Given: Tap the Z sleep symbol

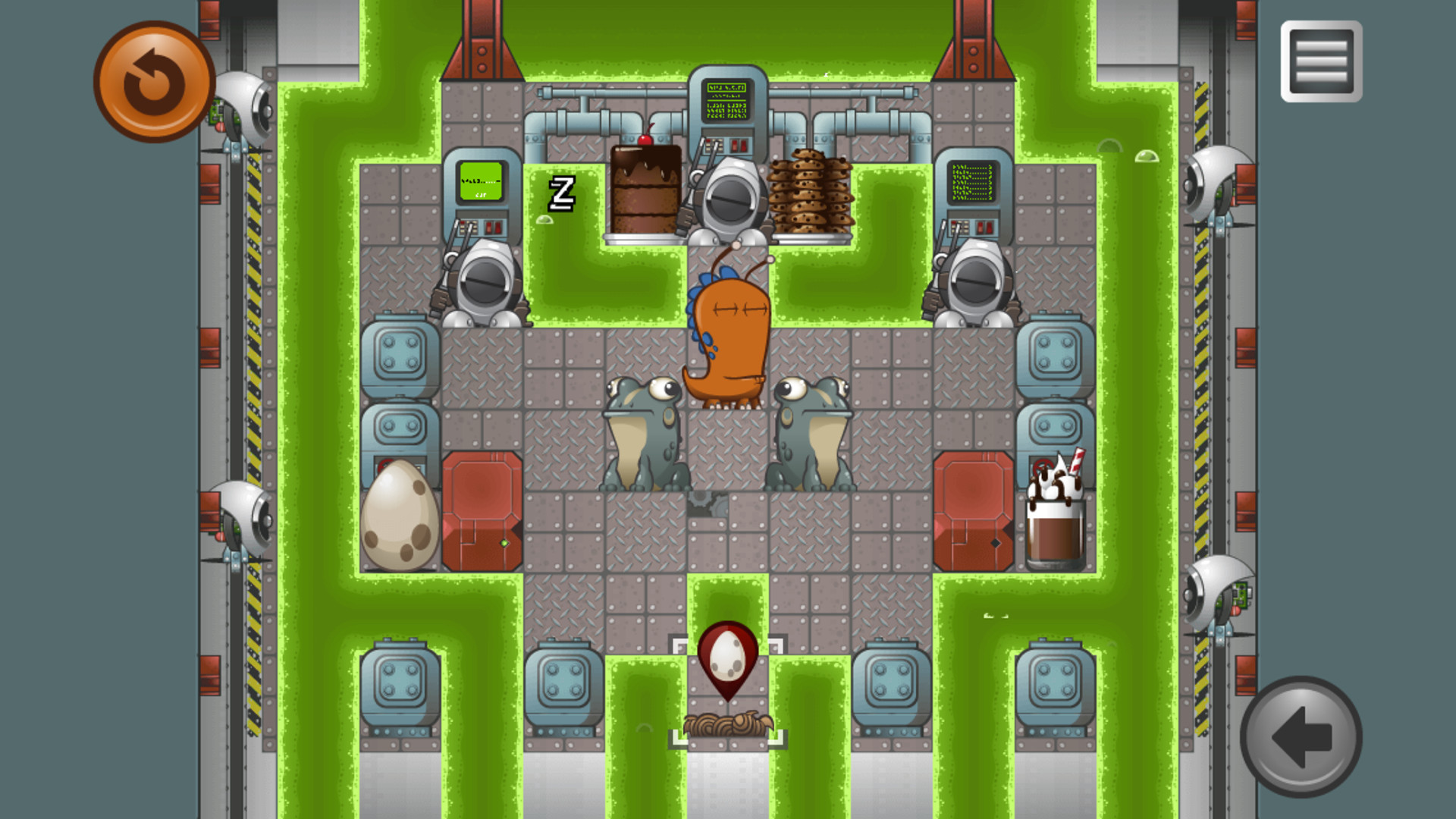Looking at the screenshot, I should (x=562, y=196).
